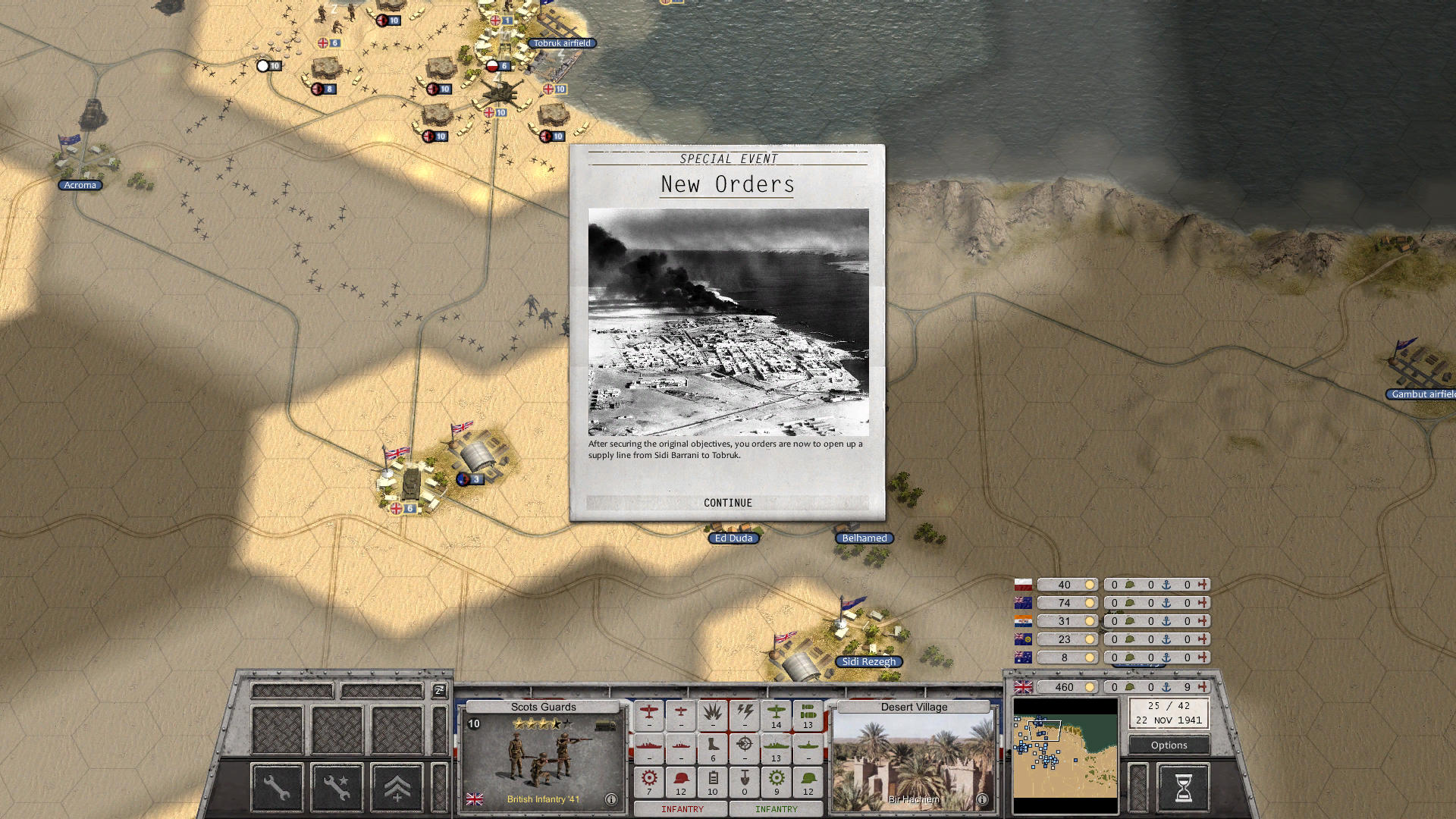Click the green battleship stat icon
This screenshot has height=819, width=1456.
(776, 746)
